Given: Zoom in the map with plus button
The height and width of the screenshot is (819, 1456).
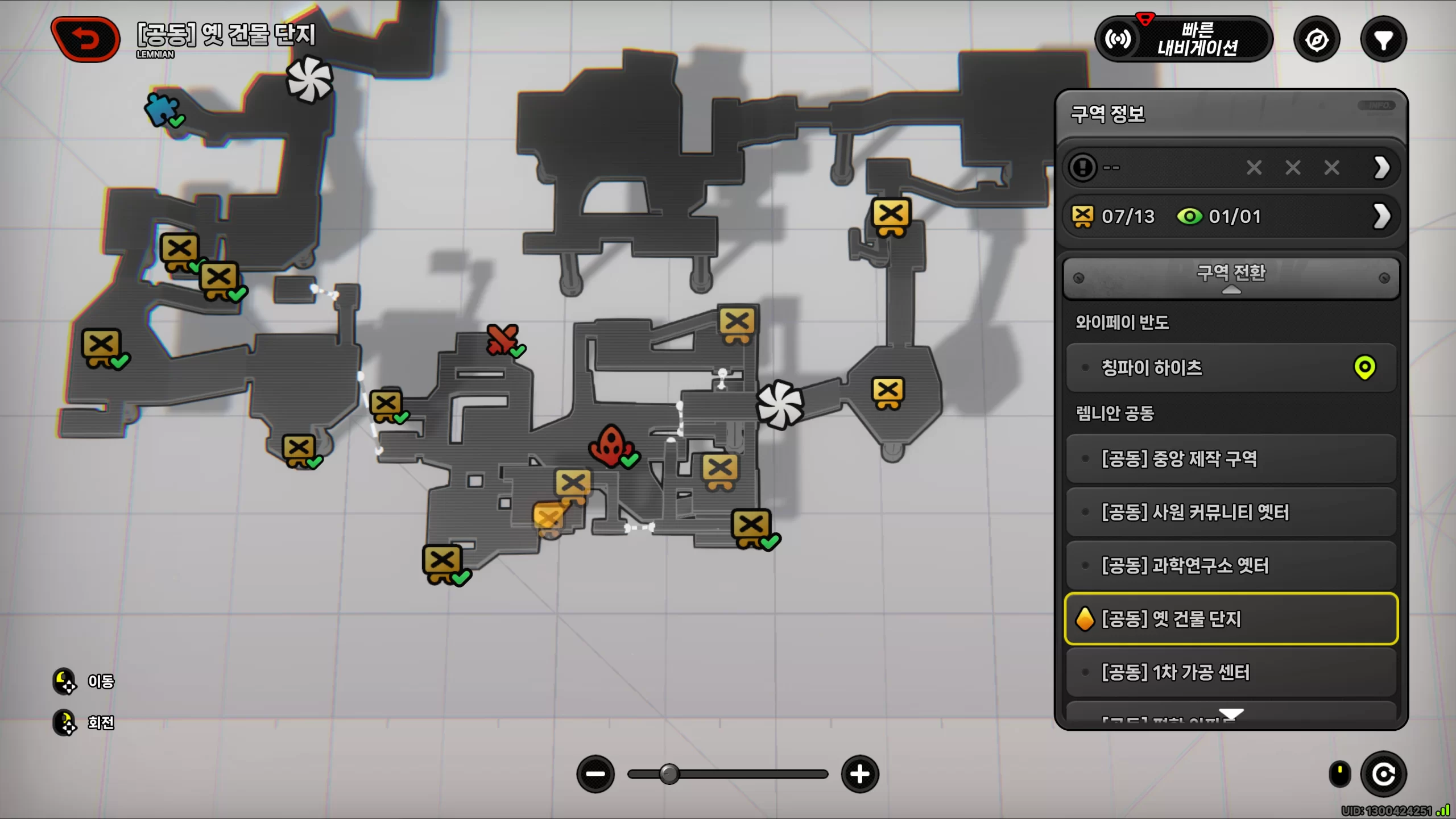Looking at the screenshot, I should click(859, 774).
